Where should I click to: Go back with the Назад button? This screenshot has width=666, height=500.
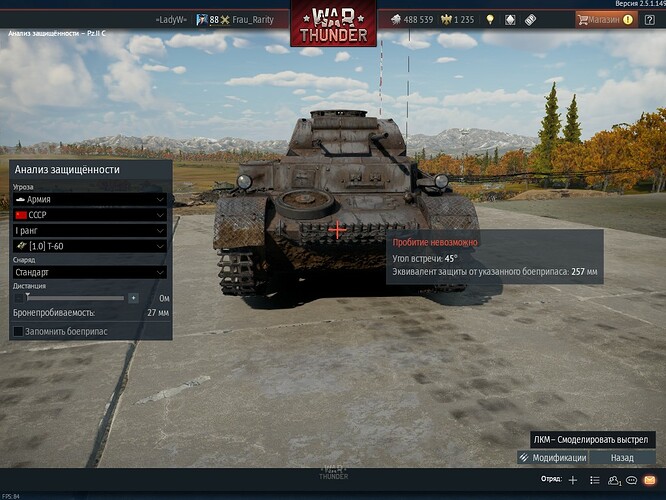623,457
